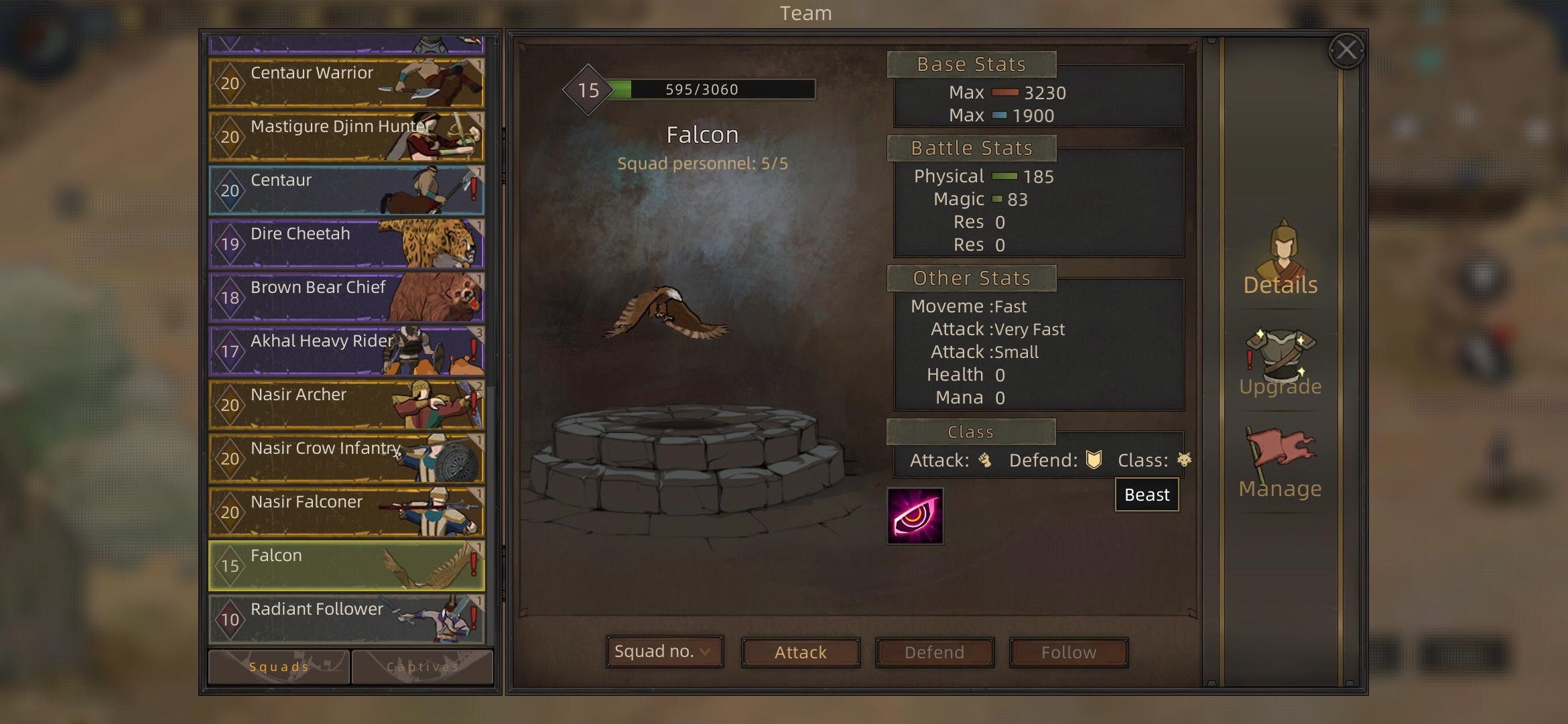Select the Mastigure Djinn Hunter squad

(346, 137)
